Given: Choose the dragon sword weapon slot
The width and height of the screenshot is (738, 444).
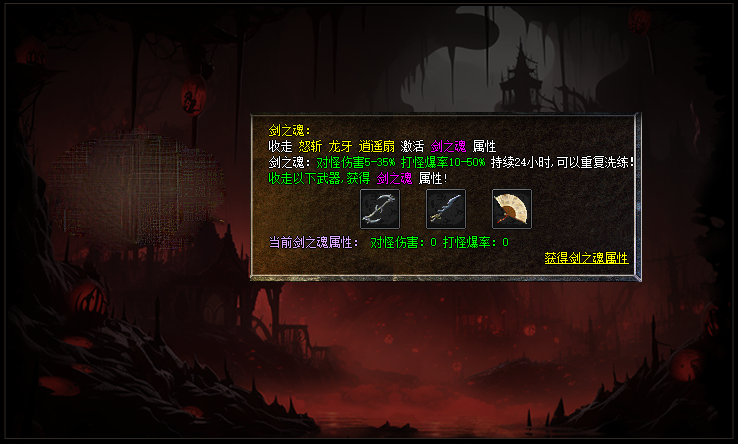Looking at the screenshot, I should click(x=446, y=209).
